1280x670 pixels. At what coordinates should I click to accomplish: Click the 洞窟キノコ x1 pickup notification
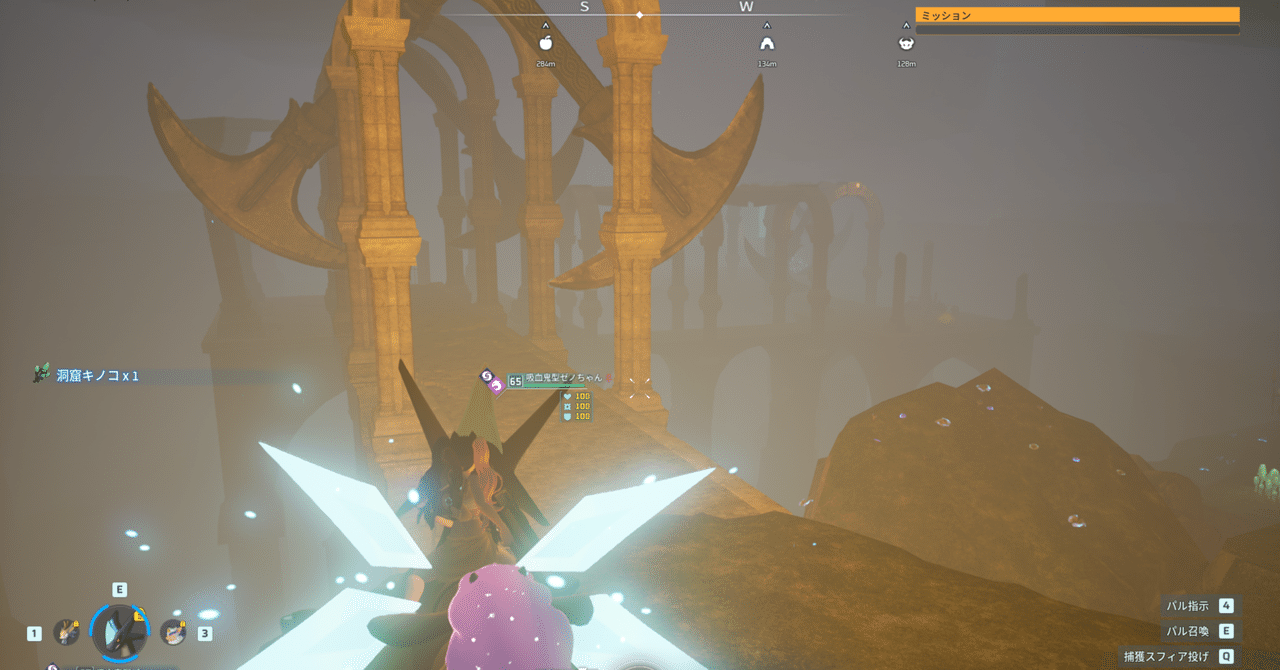(97, 376)
